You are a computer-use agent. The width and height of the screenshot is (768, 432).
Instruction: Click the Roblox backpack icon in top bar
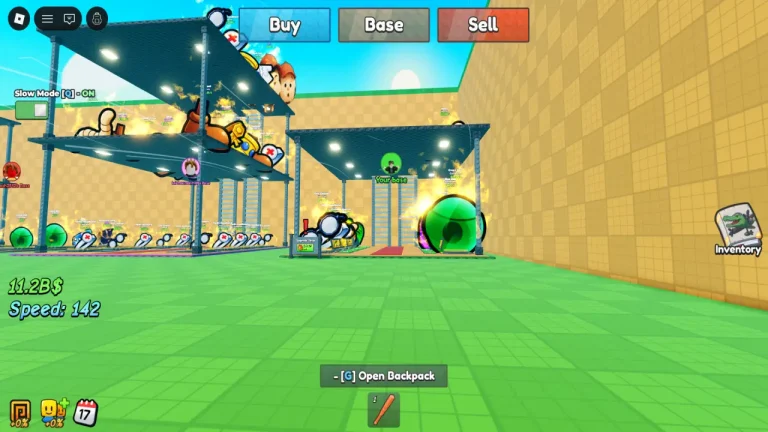click(x=97, y=18)
